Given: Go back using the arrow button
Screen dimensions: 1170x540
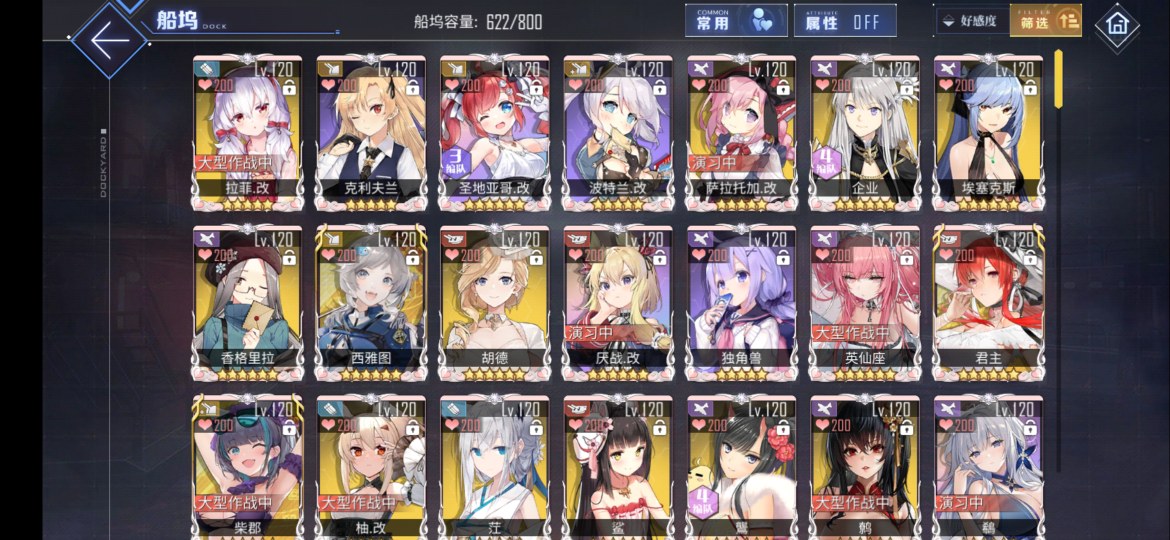Looking at the screenshot, I should 108,40.
